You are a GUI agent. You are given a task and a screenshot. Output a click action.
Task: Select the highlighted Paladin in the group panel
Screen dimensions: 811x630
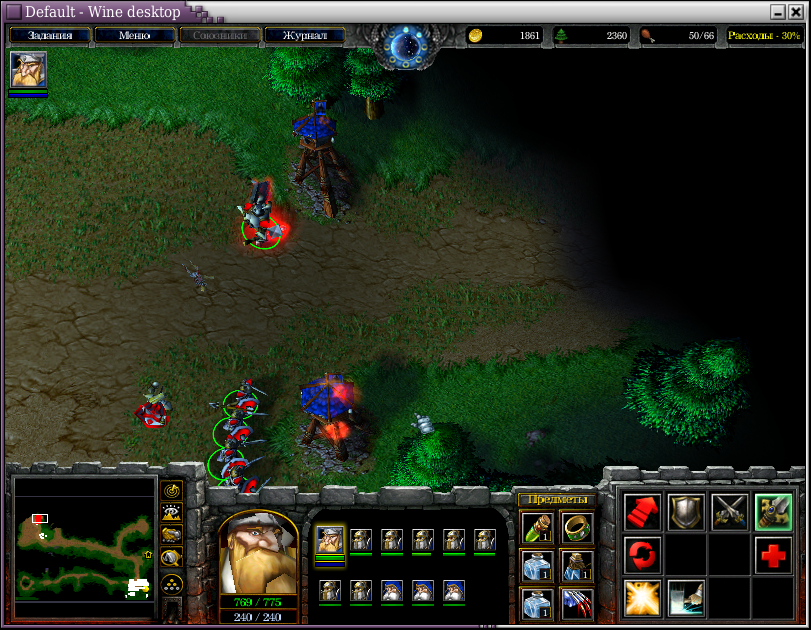[x=330, y=541]
